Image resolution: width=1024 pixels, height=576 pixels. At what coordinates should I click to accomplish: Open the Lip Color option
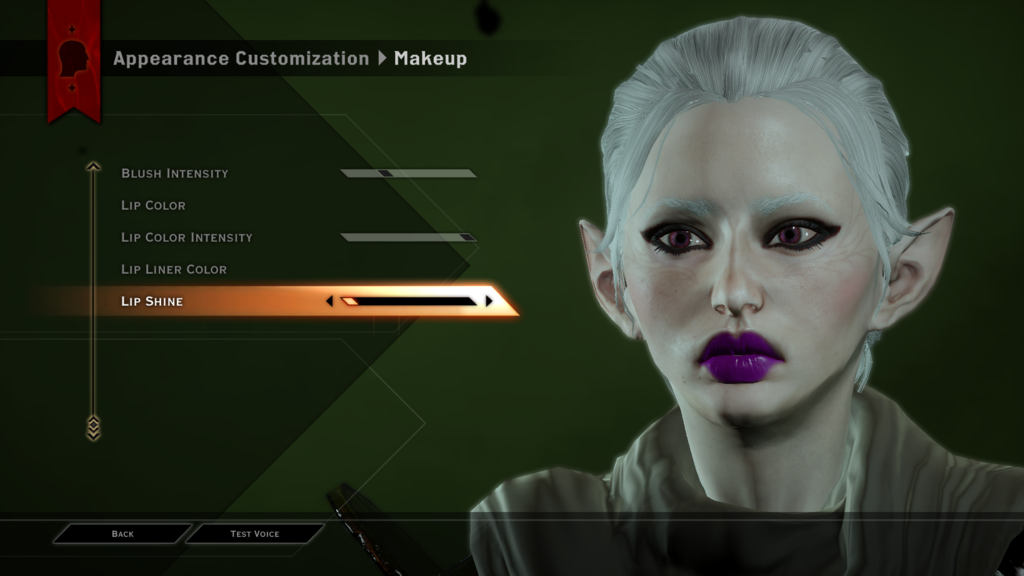click(153, 205)
